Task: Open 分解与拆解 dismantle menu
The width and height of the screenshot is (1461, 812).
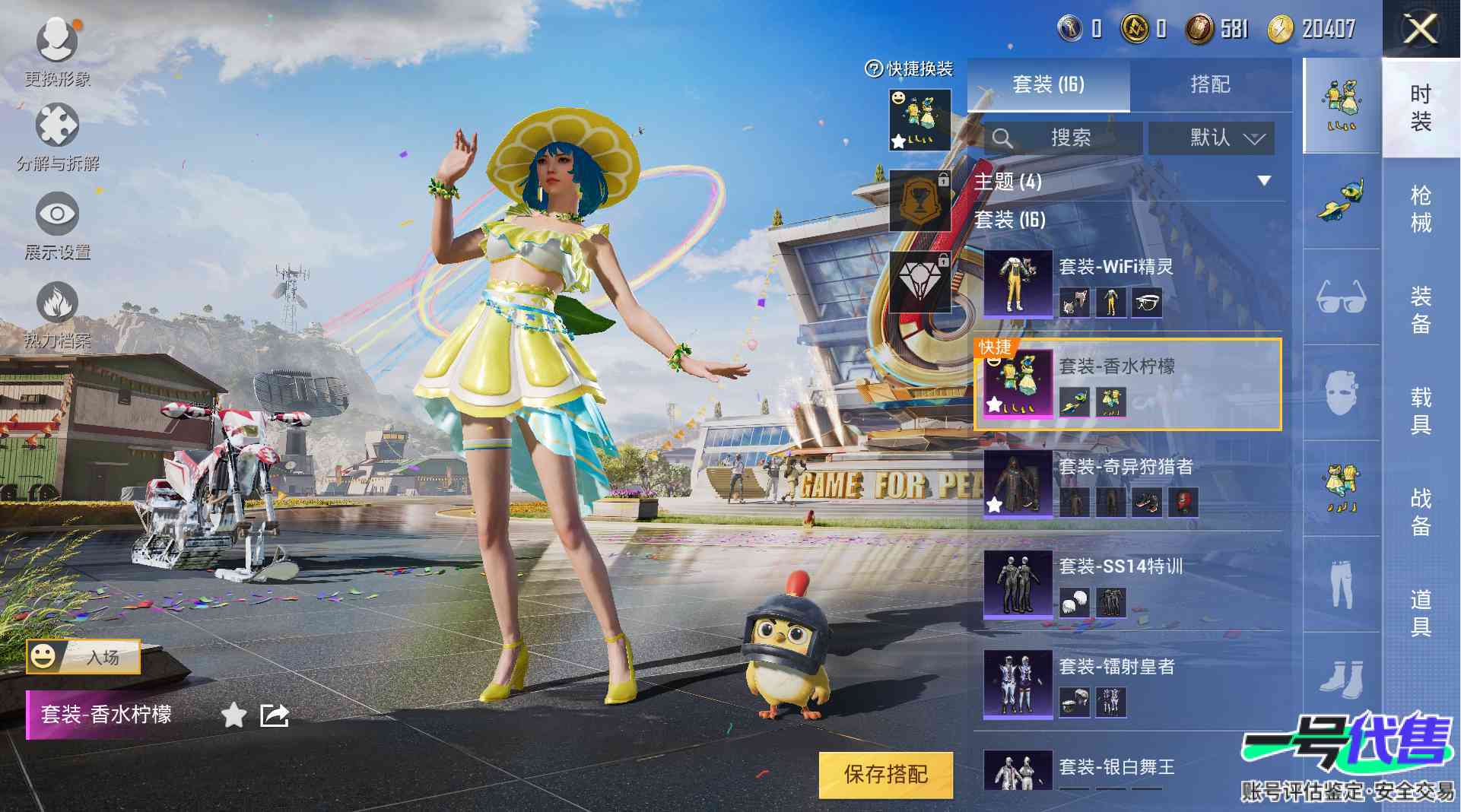Action: pos(57,137)
